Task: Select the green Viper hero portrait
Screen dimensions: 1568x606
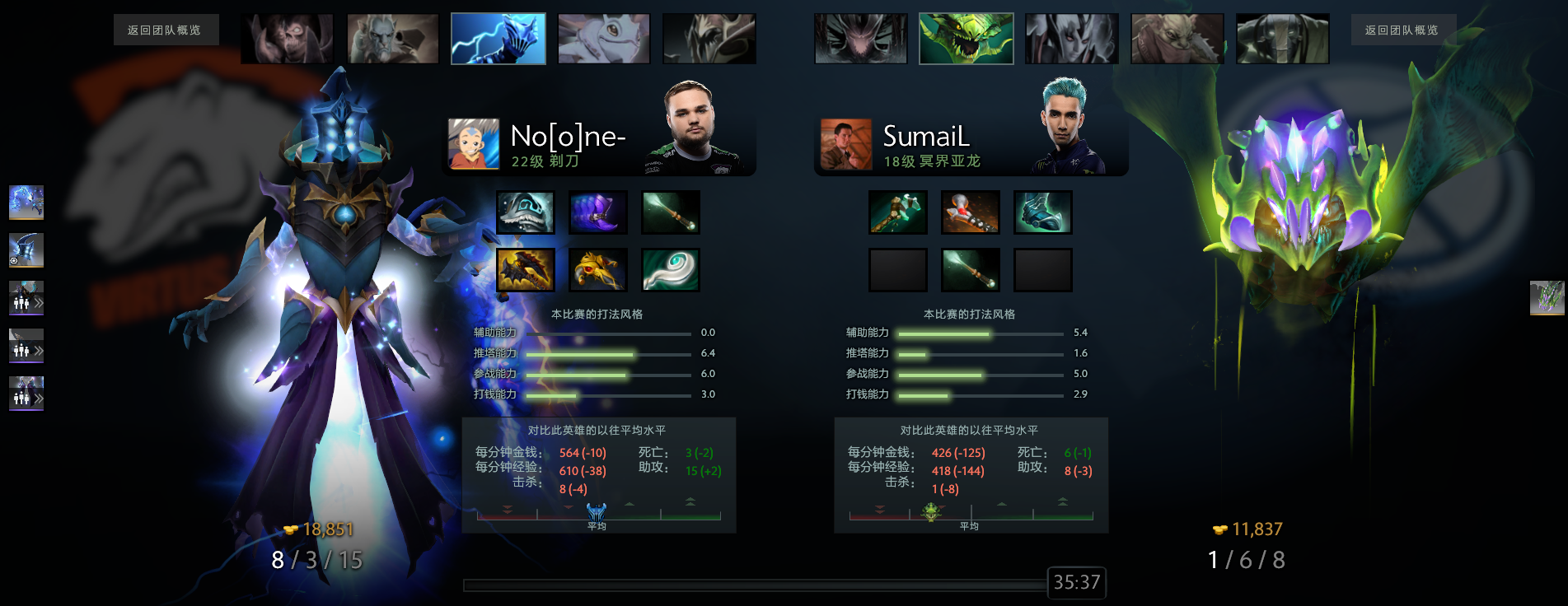Action: pyautogui.click(x=966, y=39)
